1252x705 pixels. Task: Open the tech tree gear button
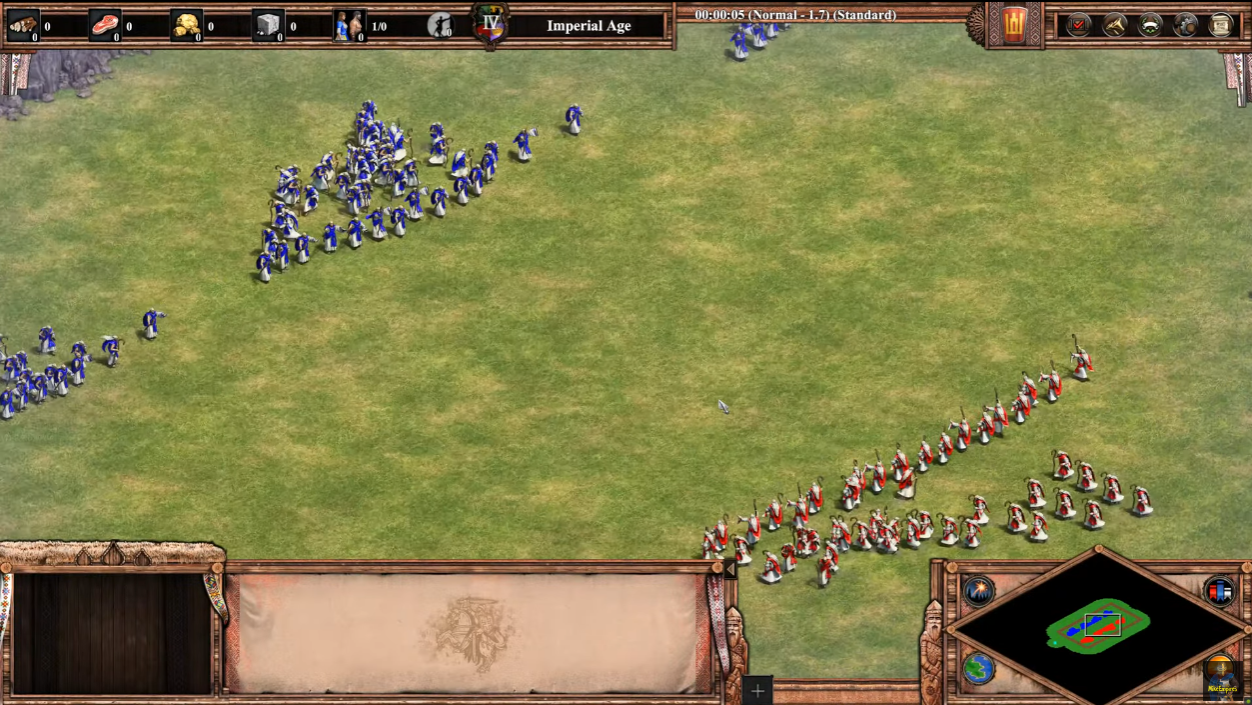[x=1186, y=25]
